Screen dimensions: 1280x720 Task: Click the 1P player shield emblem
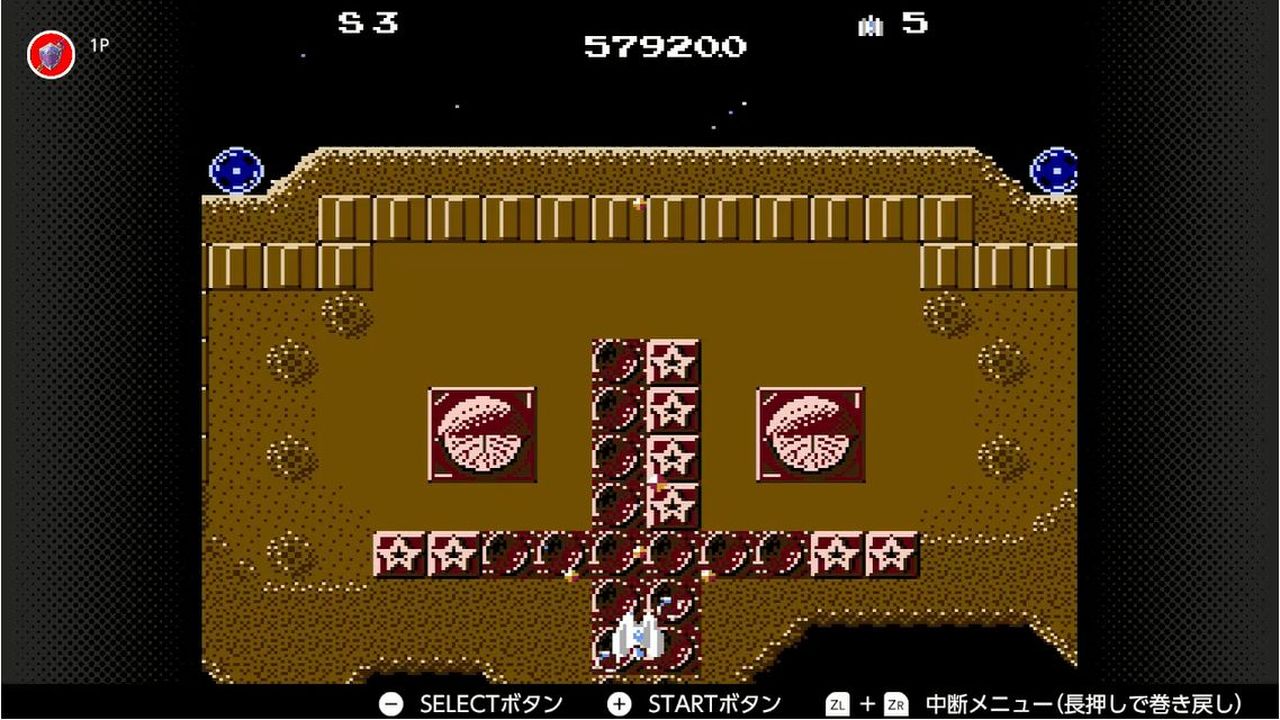pos(48,54)
